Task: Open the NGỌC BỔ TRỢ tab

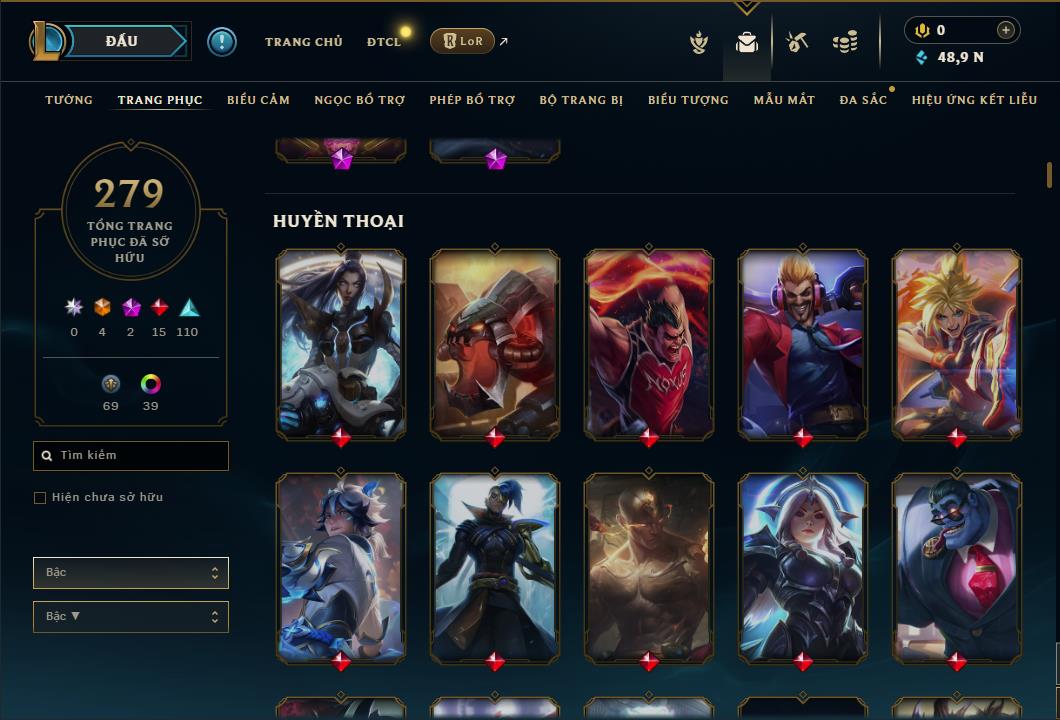Action: [x=359, y=100]
